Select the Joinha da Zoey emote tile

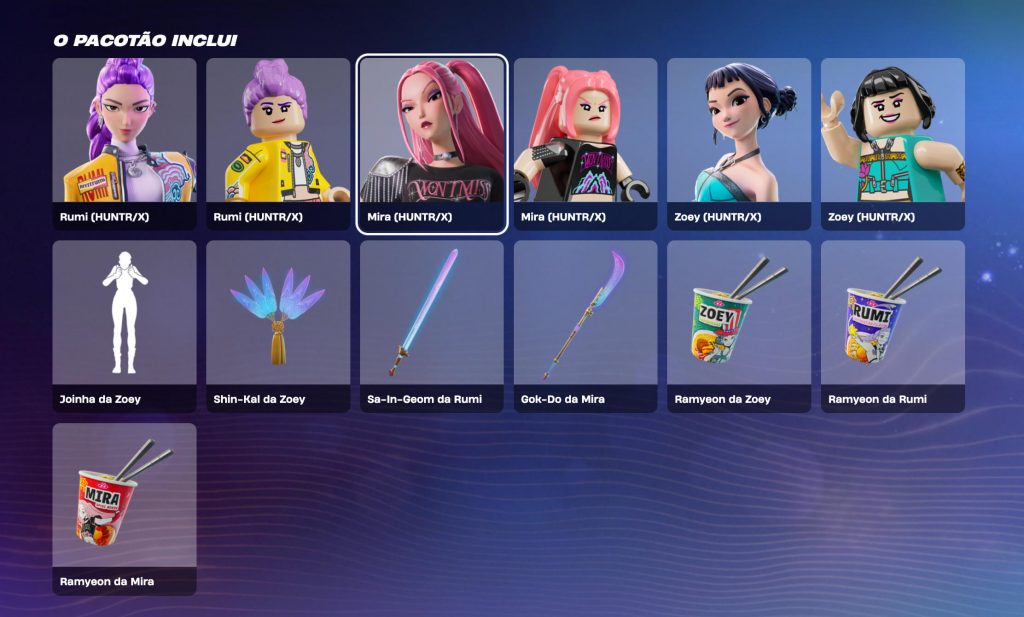124,326
